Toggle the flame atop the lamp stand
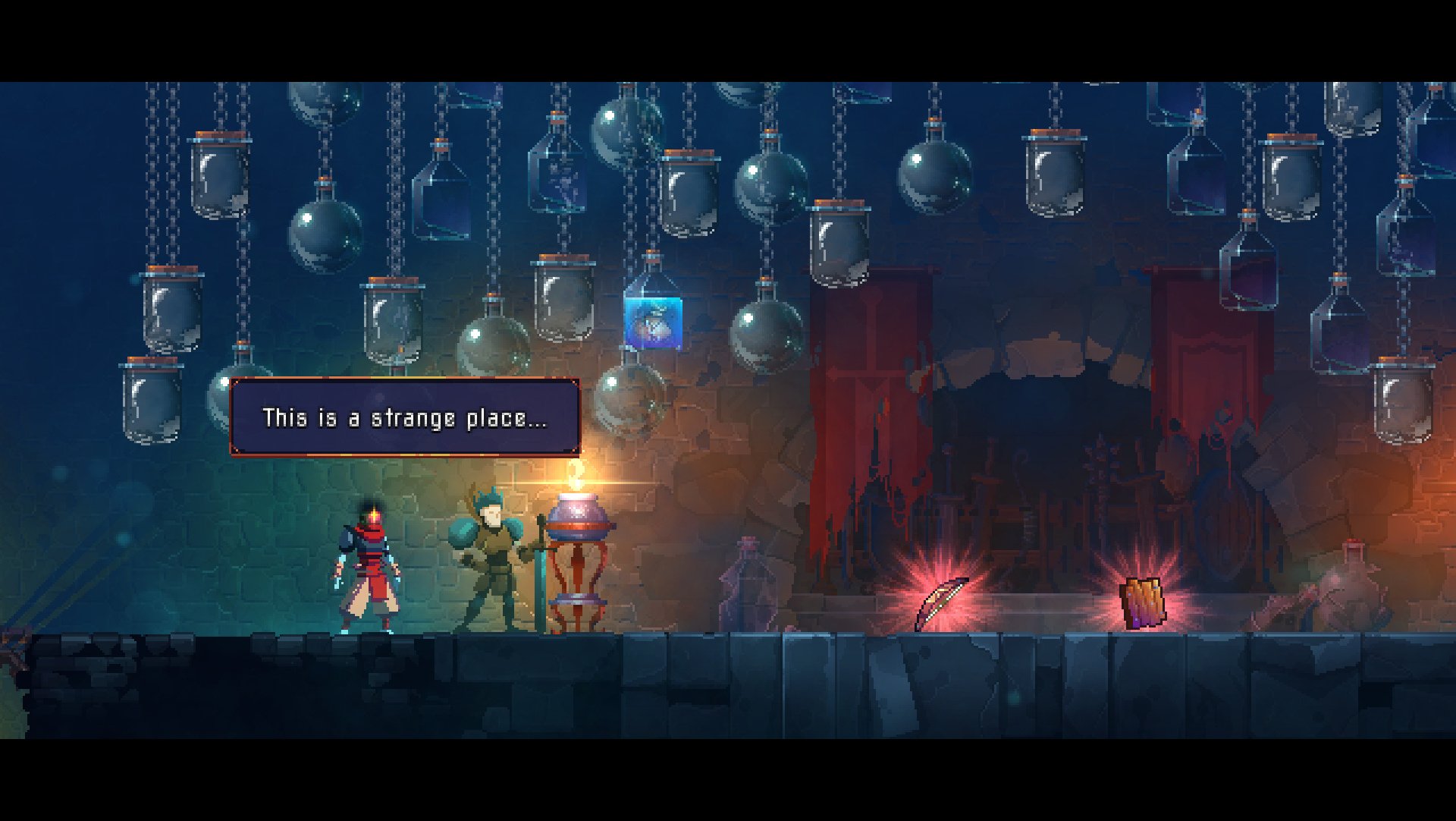The height and width of the screenshot is (821, 1456). (x=576, y=478)
